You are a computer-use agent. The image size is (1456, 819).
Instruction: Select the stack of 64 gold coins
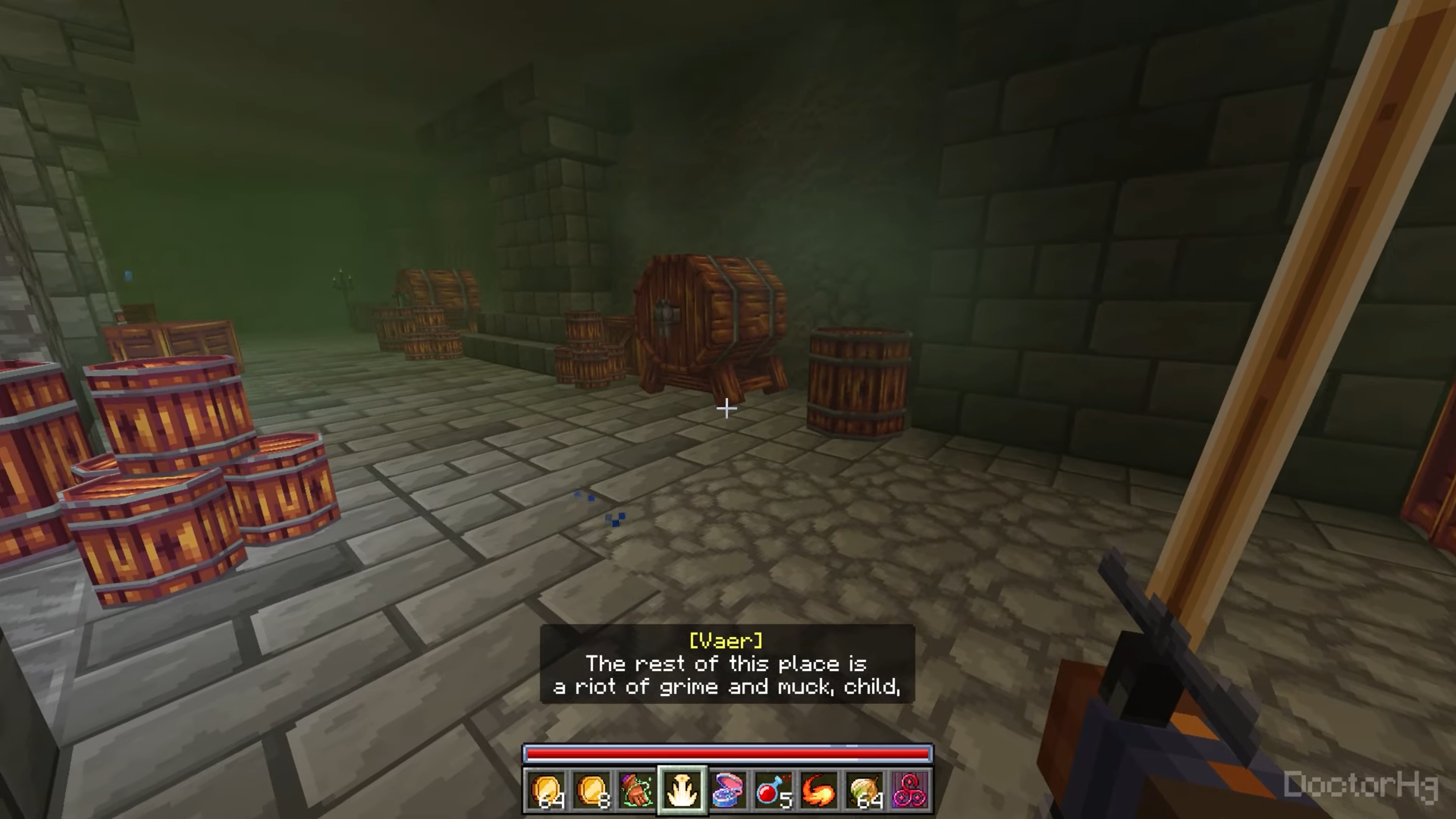pyautogui.click(x=546, y=790)
